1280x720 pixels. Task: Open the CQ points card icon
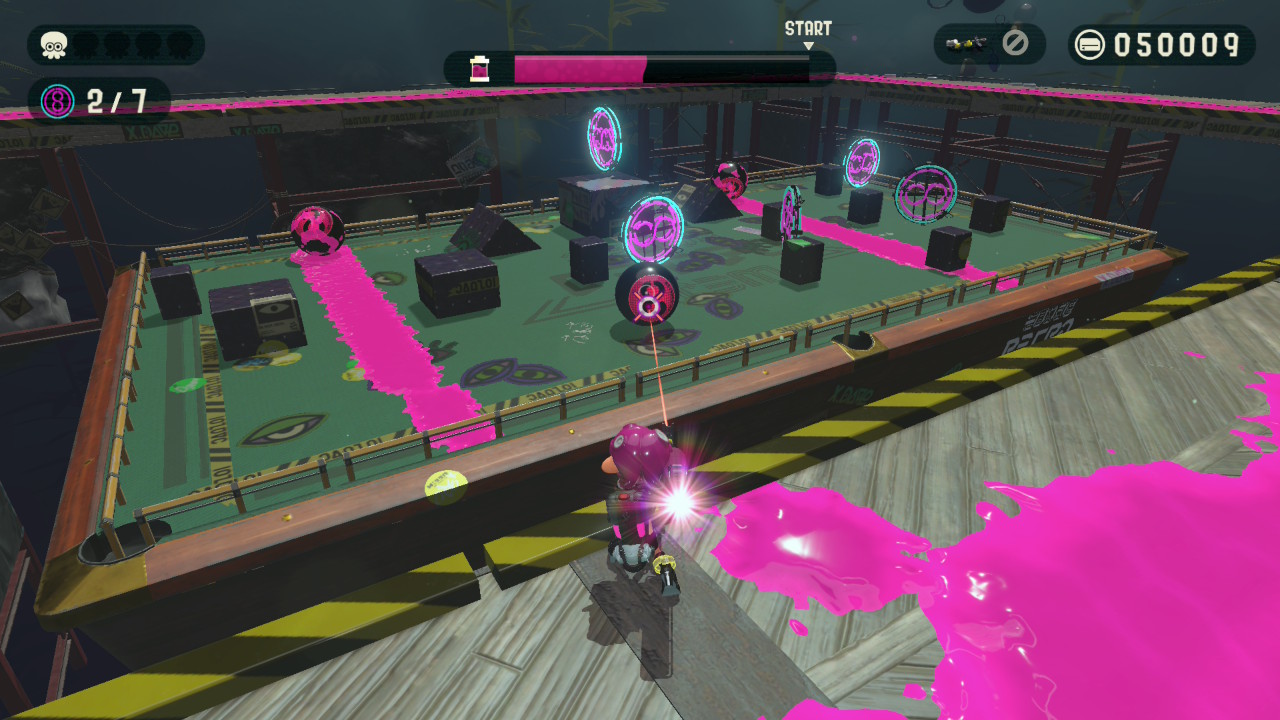(1090, 45)
